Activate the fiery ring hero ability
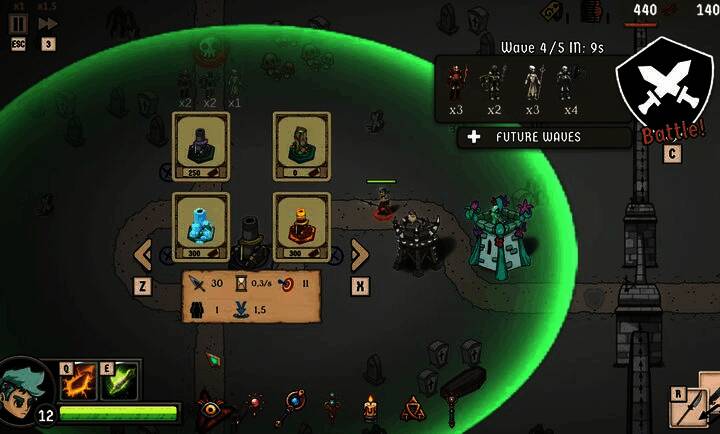The width and height of the screenshot is (720, 434). [79, 382]
